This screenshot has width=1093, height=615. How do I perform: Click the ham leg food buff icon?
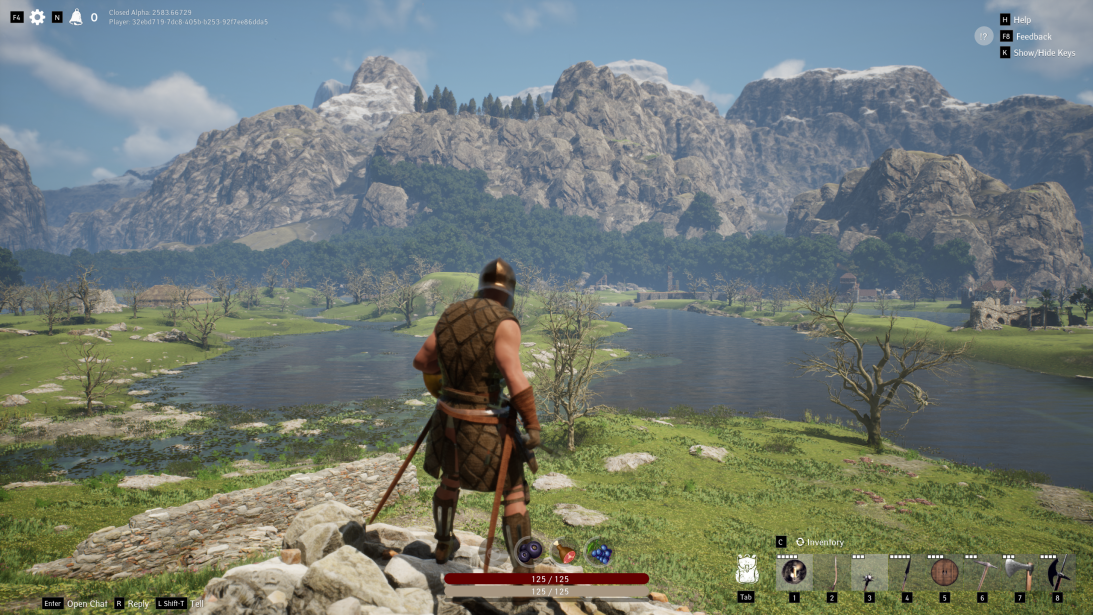coord(564,552)
